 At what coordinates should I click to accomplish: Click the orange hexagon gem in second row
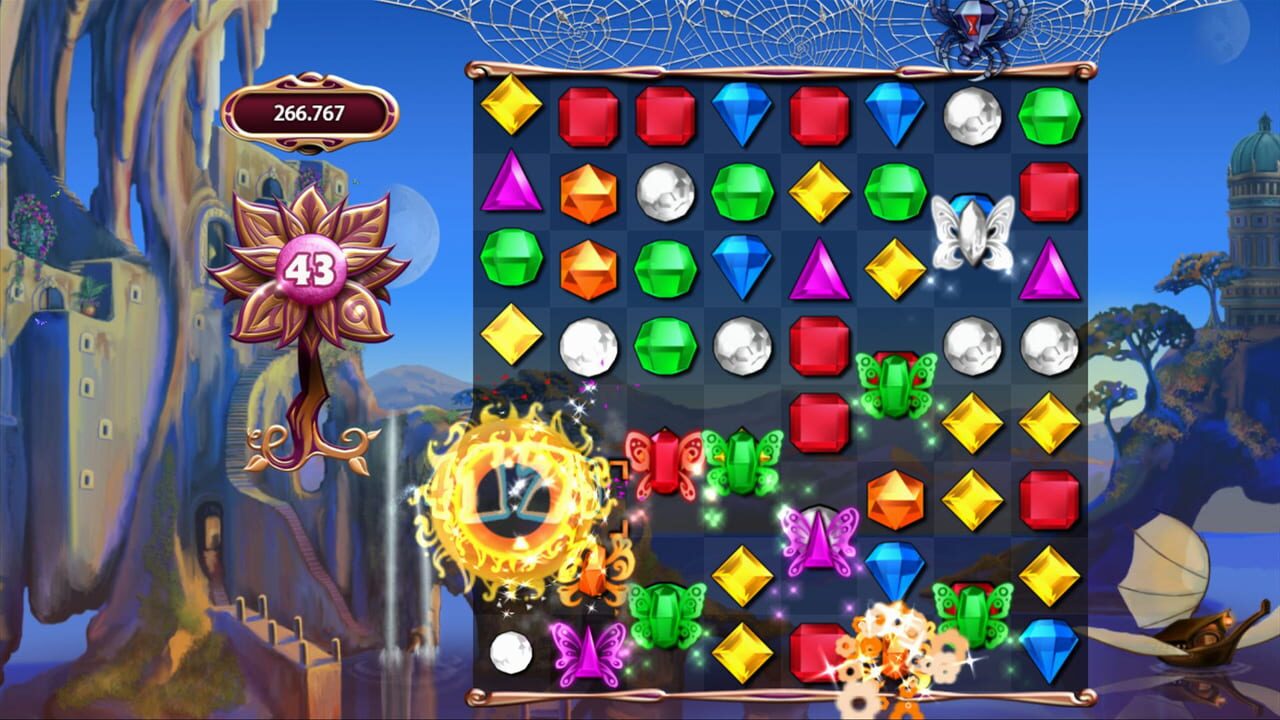tap(586, 191)
